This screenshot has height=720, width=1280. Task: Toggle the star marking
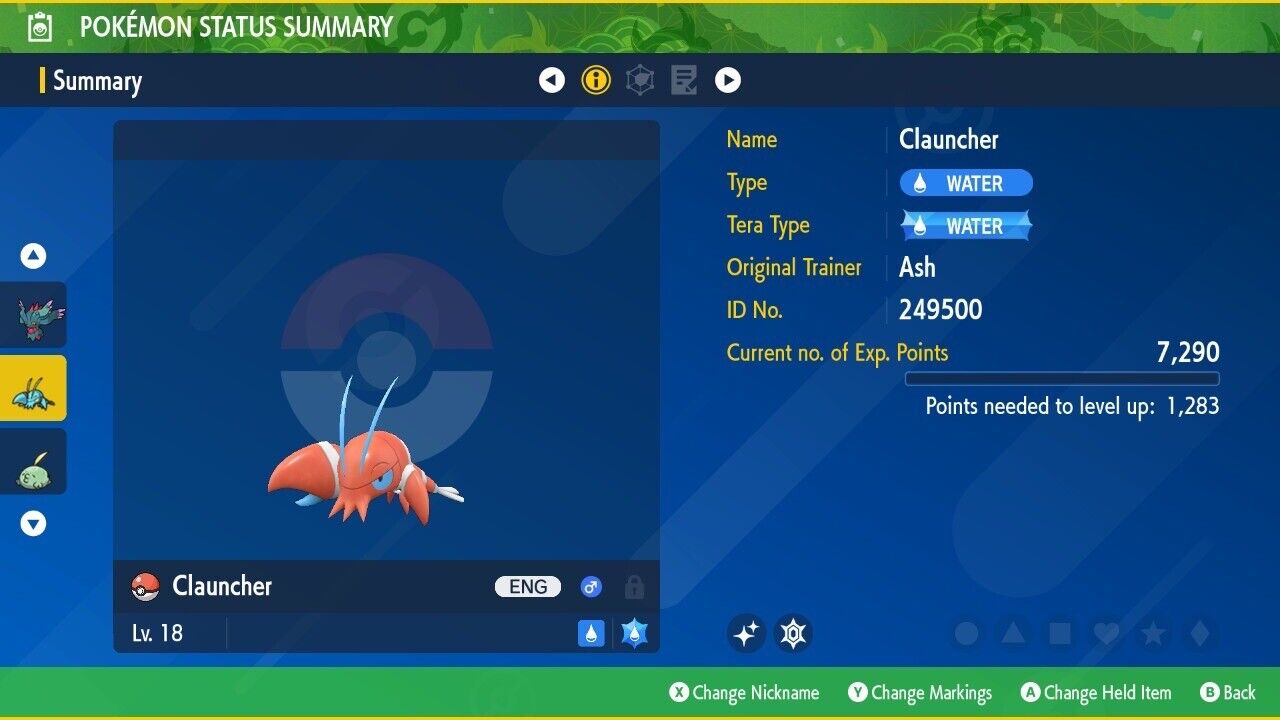1152,633
